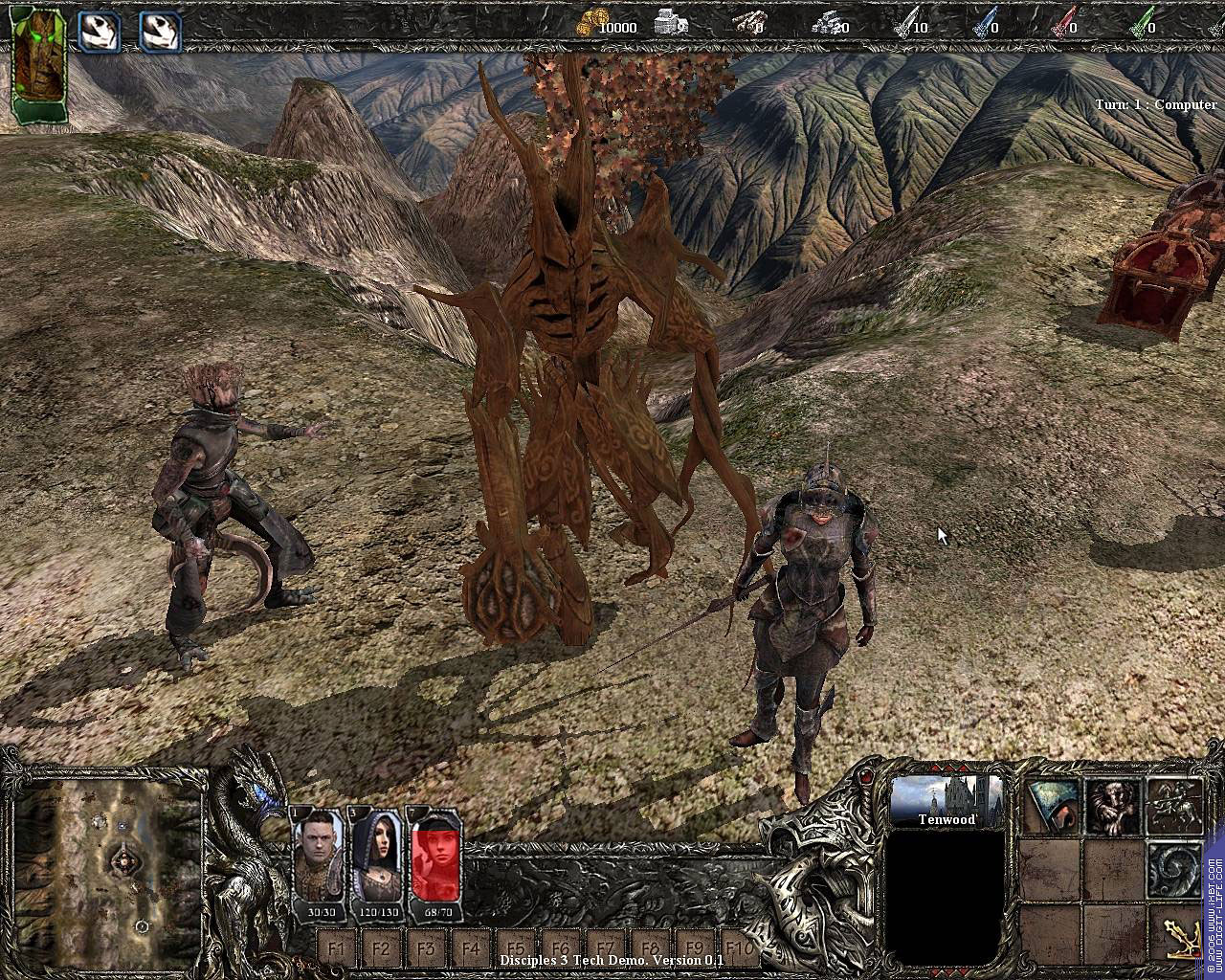The image size is (1225, 980).
Task: Select the mounted knight command icon
Action: 1173,807
